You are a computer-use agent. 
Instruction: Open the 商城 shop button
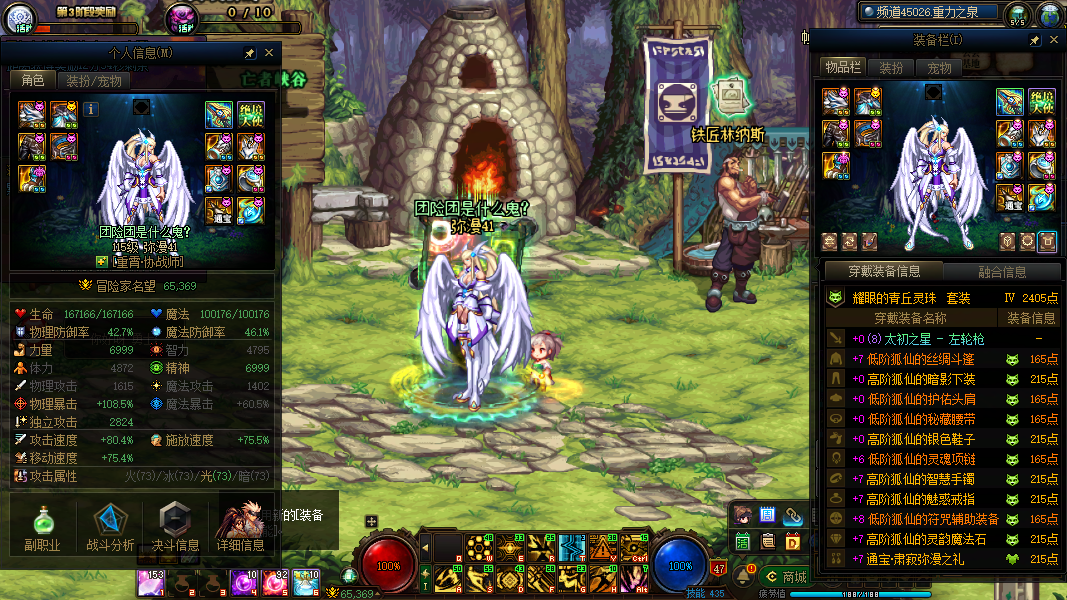785,577
